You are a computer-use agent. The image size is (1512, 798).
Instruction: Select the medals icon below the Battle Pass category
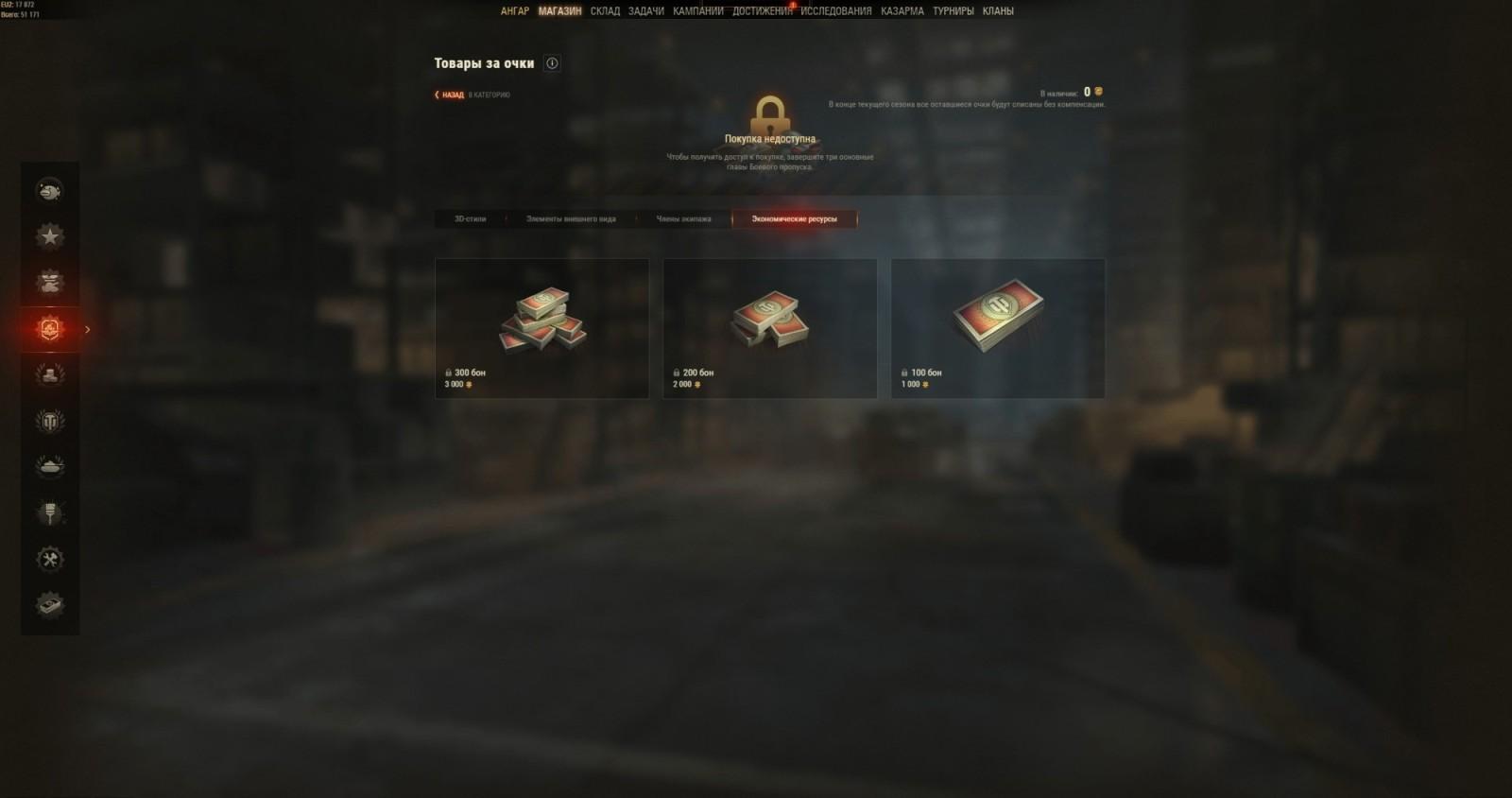point(49,373)
